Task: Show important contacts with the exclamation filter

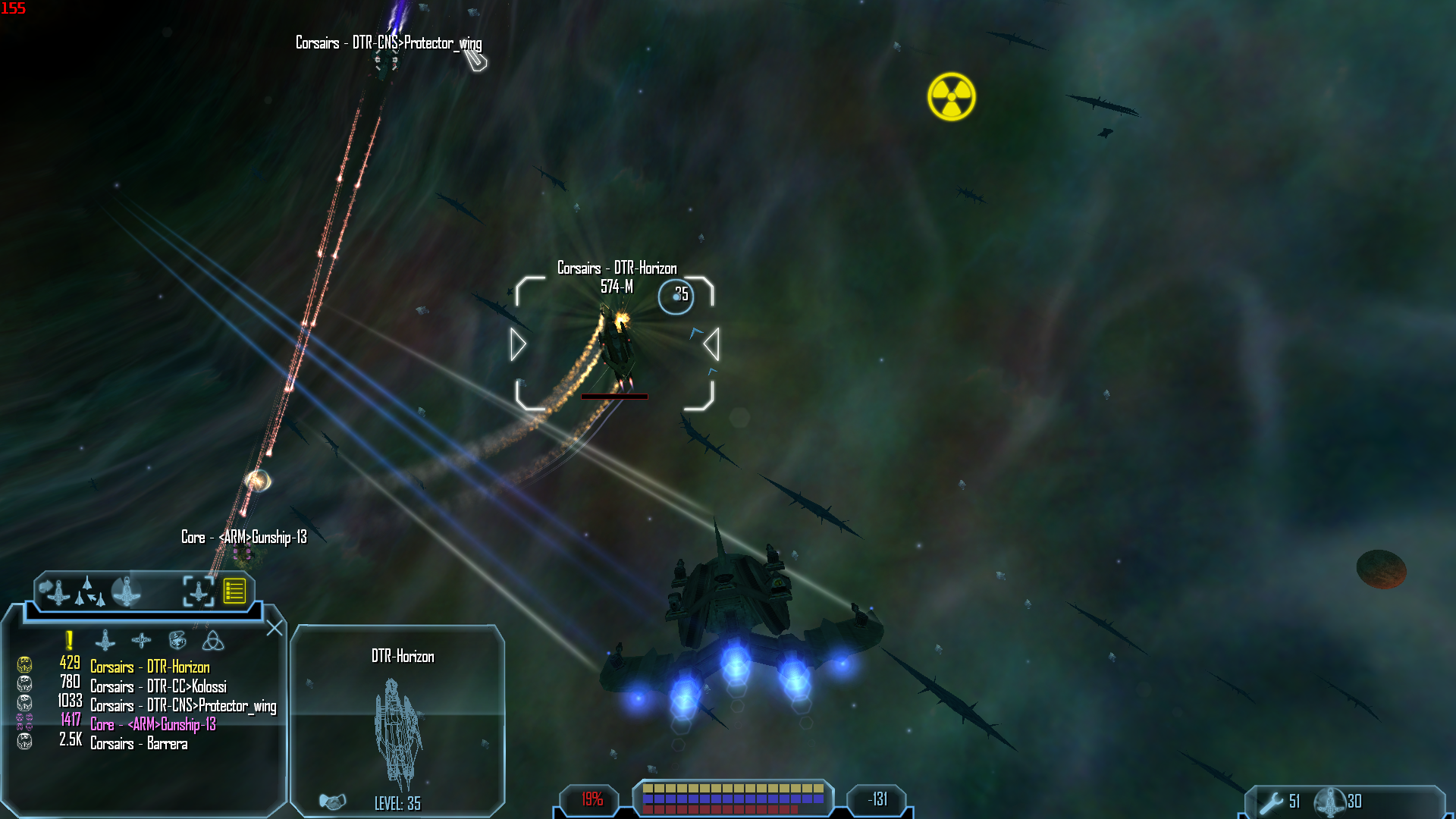Action: 69,641
